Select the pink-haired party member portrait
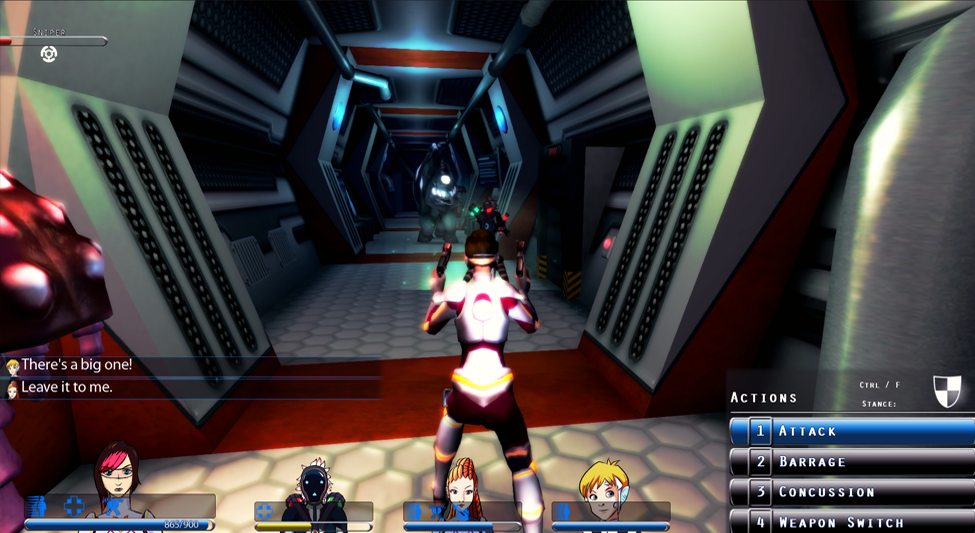Screen dimensions: 975x533 pos(116,479)
